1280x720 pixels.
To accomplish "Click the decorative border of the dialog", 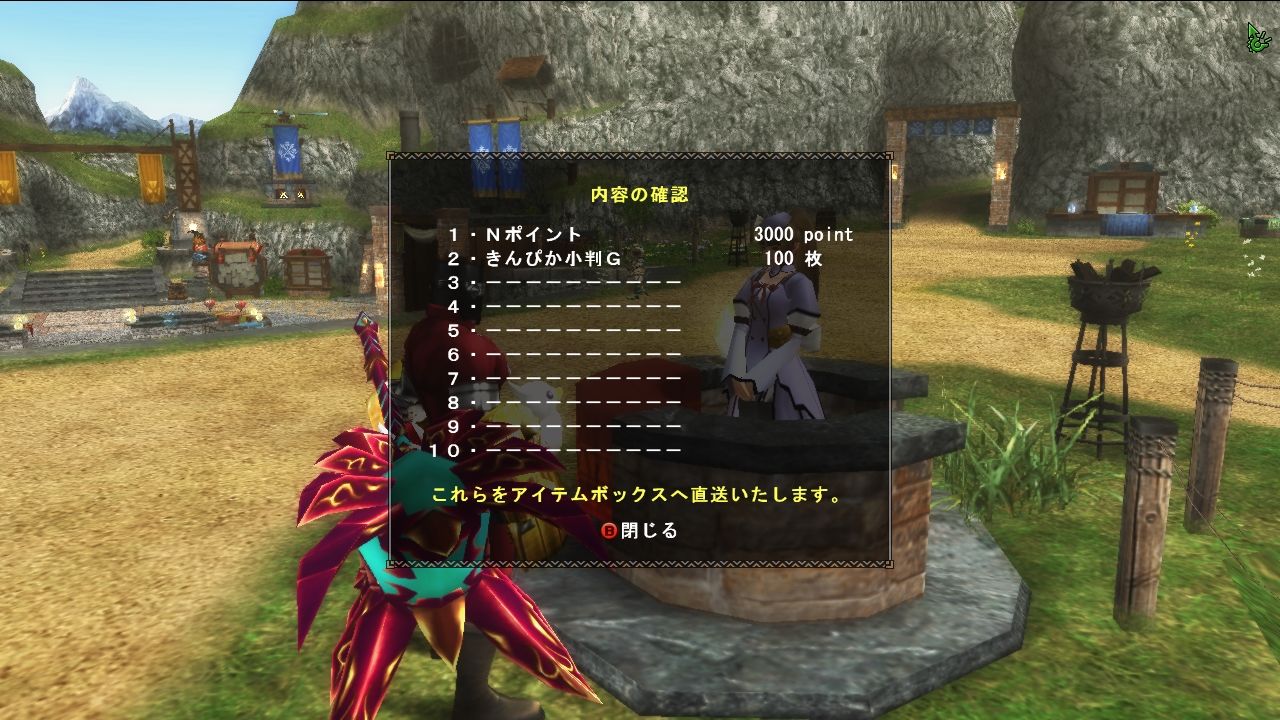I will [640, 157].
